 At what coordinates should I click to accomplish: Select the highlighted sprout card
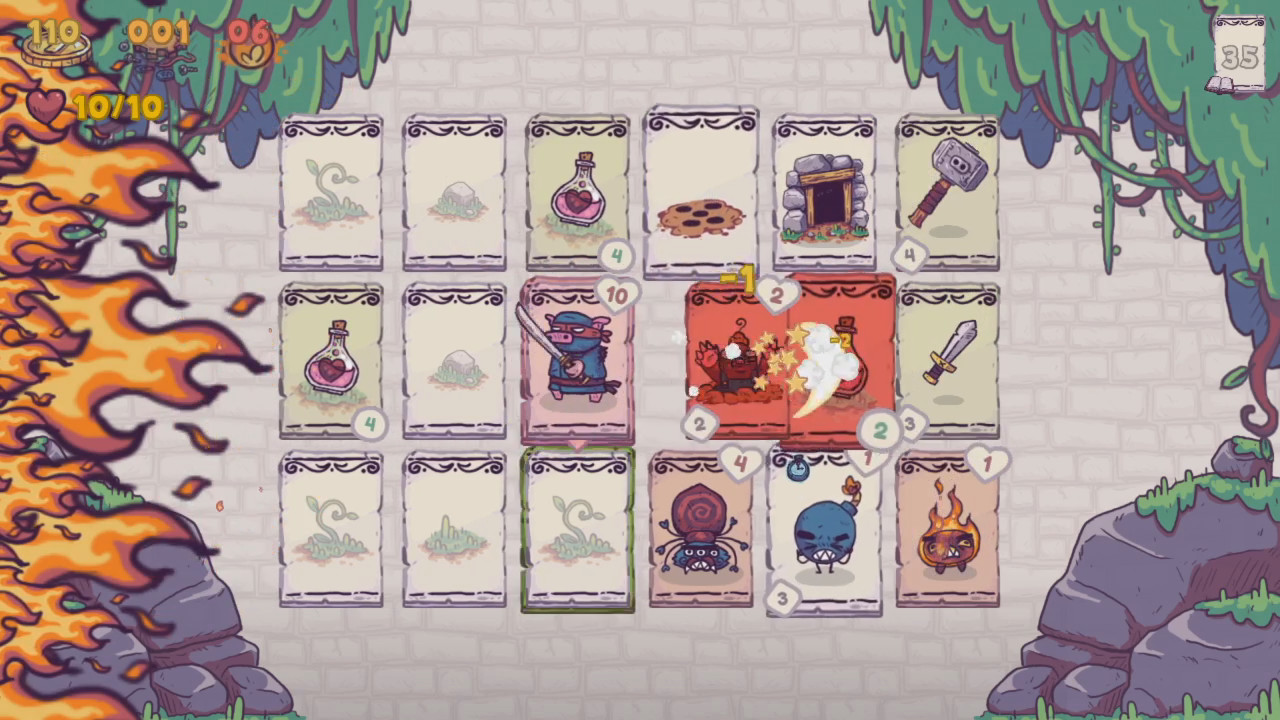(578, 530)
